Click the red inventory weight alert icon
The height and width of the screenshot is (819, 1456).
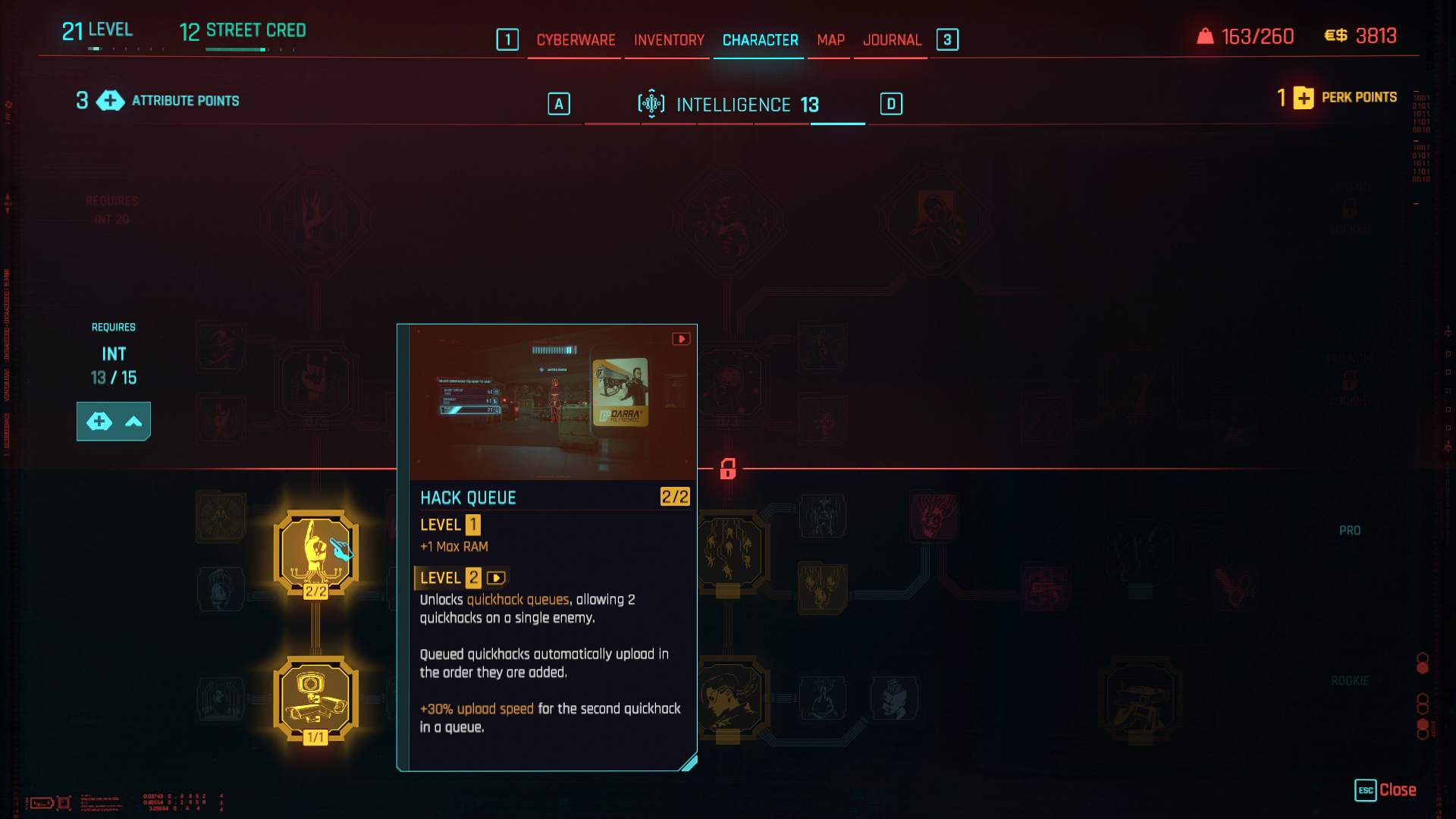click(1204, 35)
